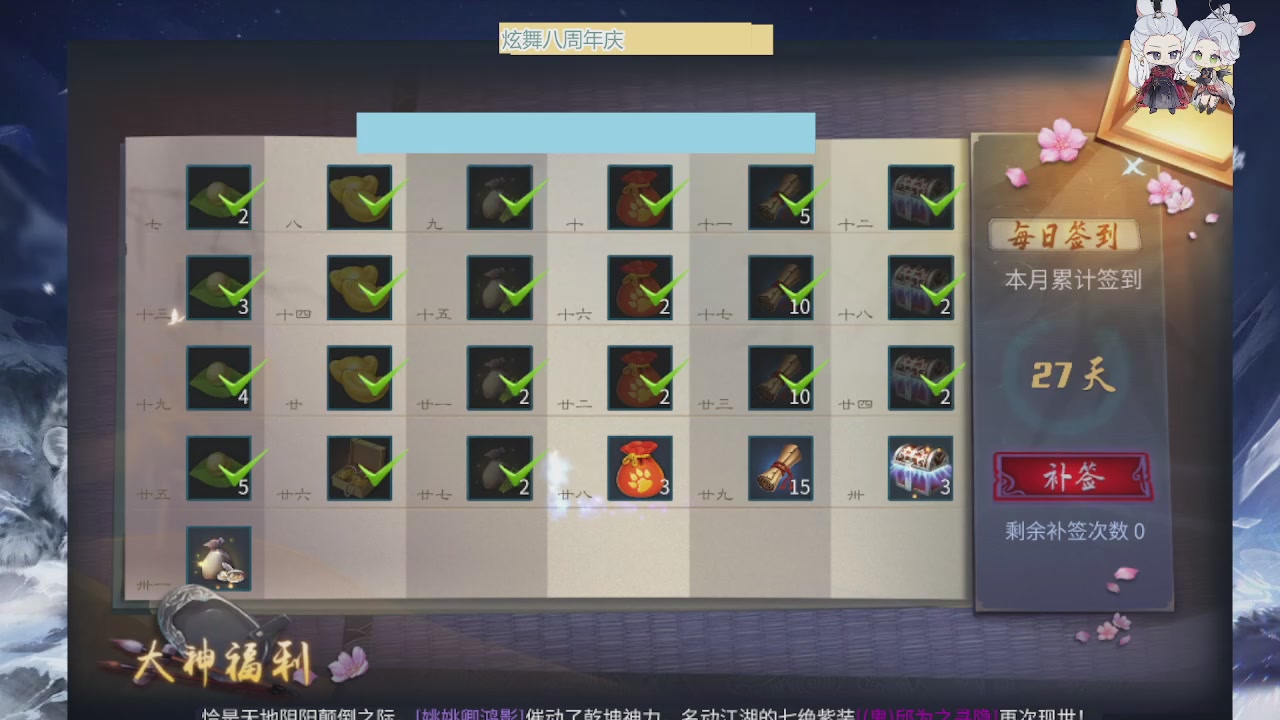Select the day 16 red pouch x2 icon
Image resolution: width=1280 pixels, height=720 pixels.
[640, 287]
